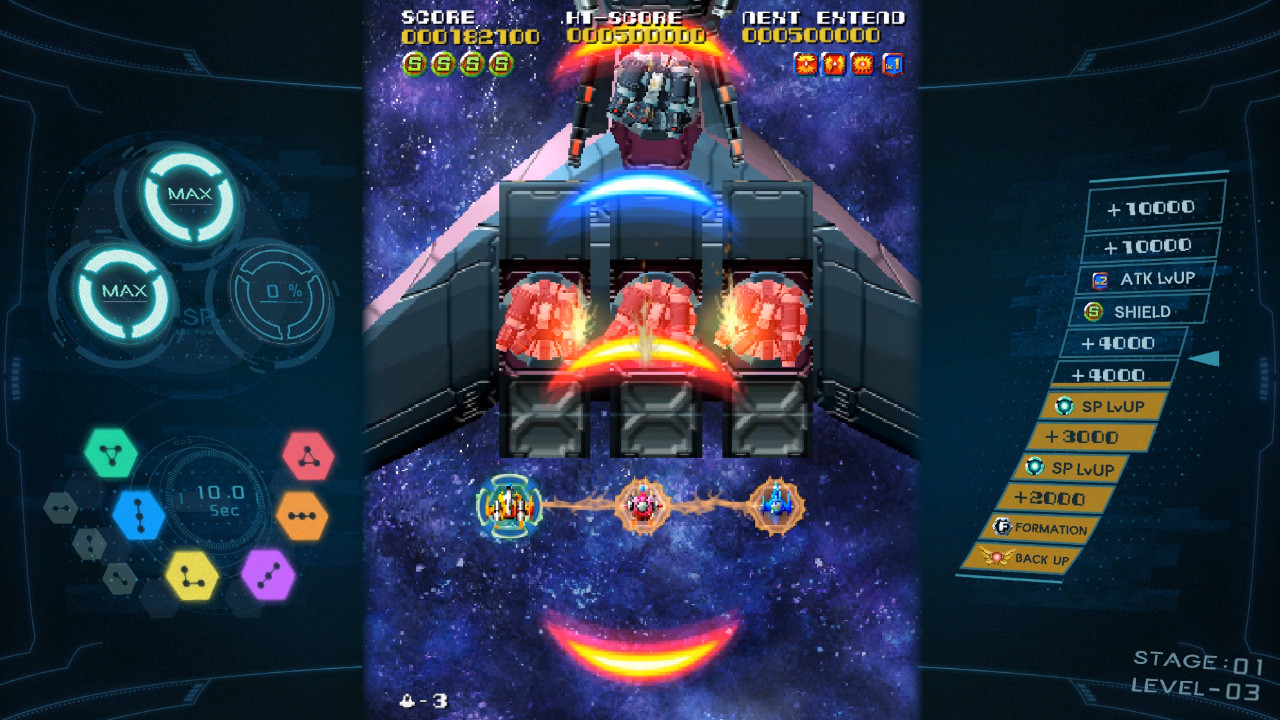Select the HI-SCORE display header
1280x720 pixels.
coord(622,17)
